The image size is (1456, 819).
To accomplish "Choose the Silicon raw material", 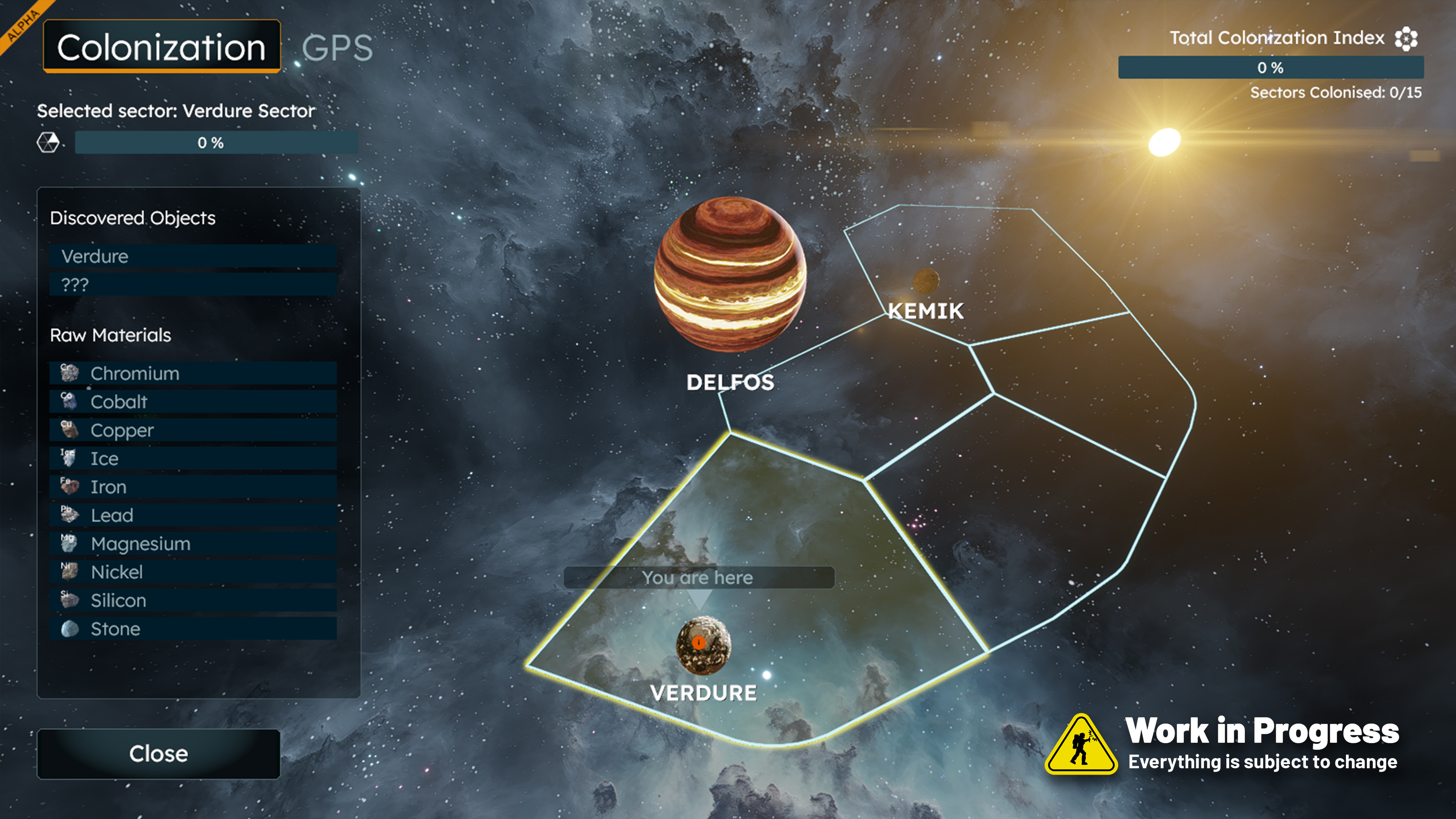I will [x=193, y=600].
